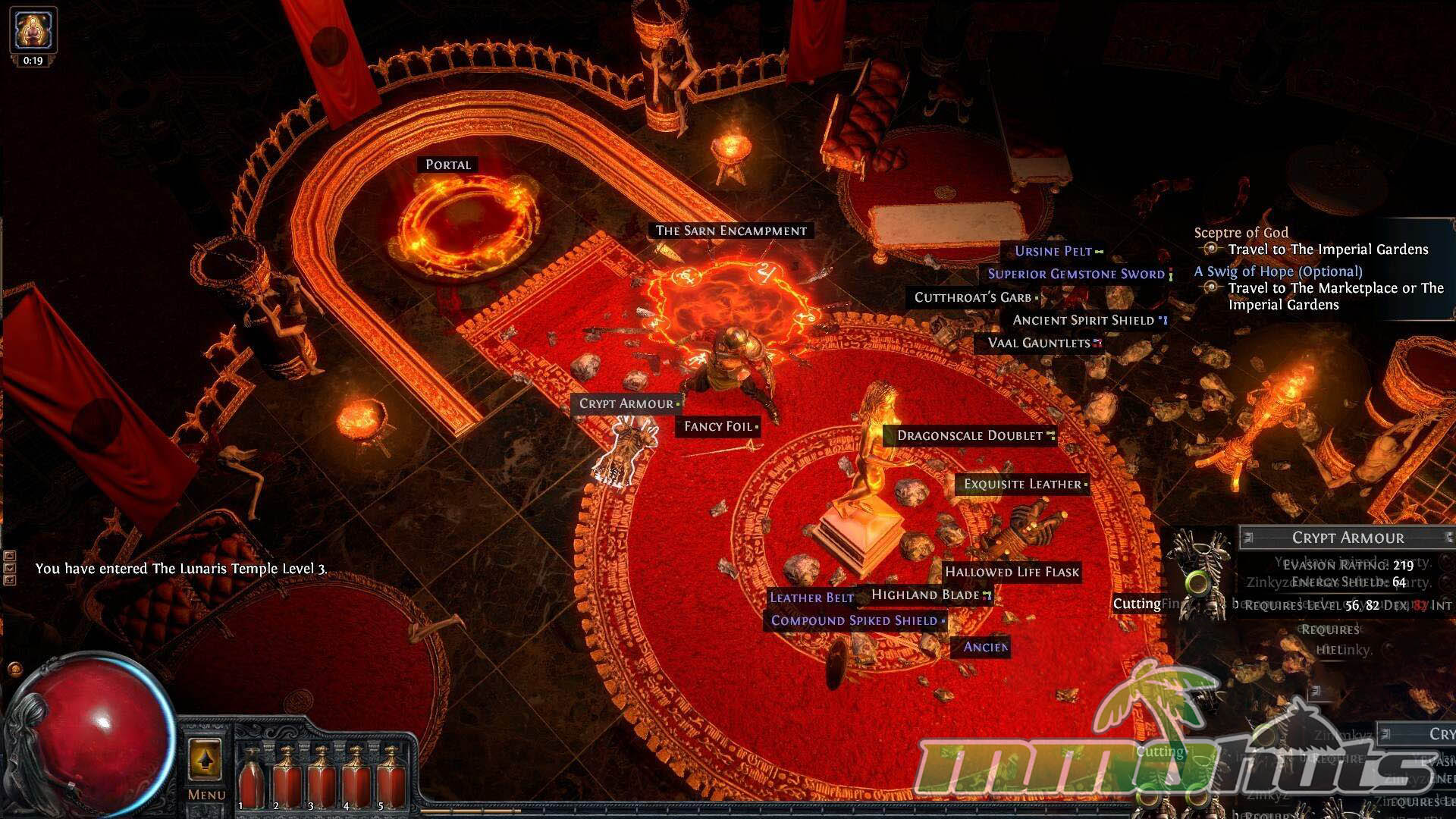The image size is (1456, 819).
Task: Click The Sarn Encampment portal label
Action: (x=731, y=231)
